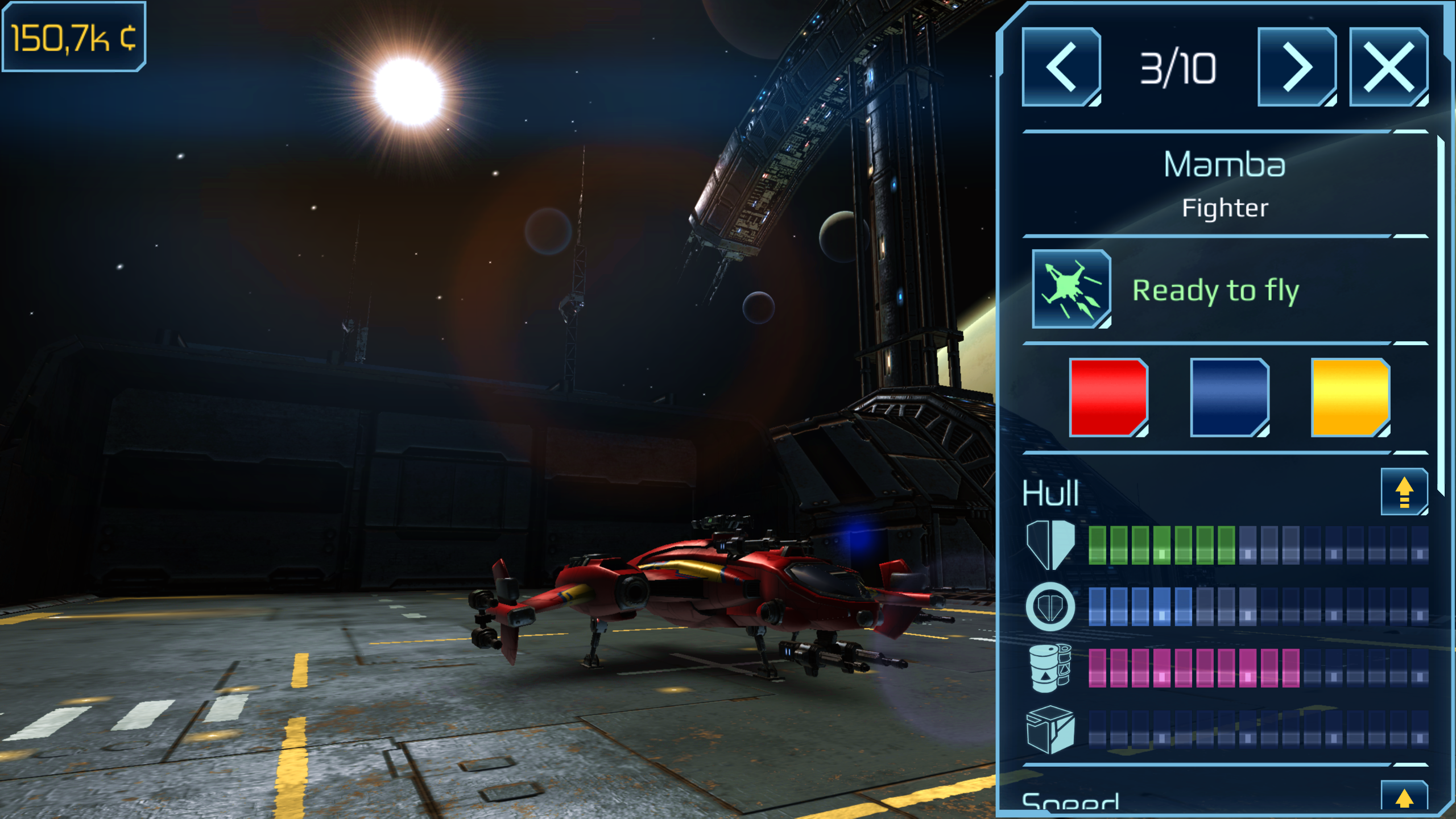Click the 150,7k credits display
The height and width of the screenshot is (819, 1456).
[x=74, y=37]
